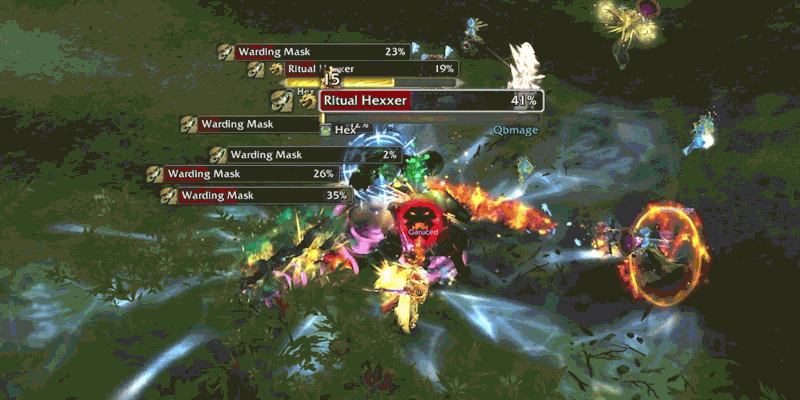Screen dimensions: 800x400
Task: Select the Warding Mask nameplate at 26%
Action: click(250, 174)
